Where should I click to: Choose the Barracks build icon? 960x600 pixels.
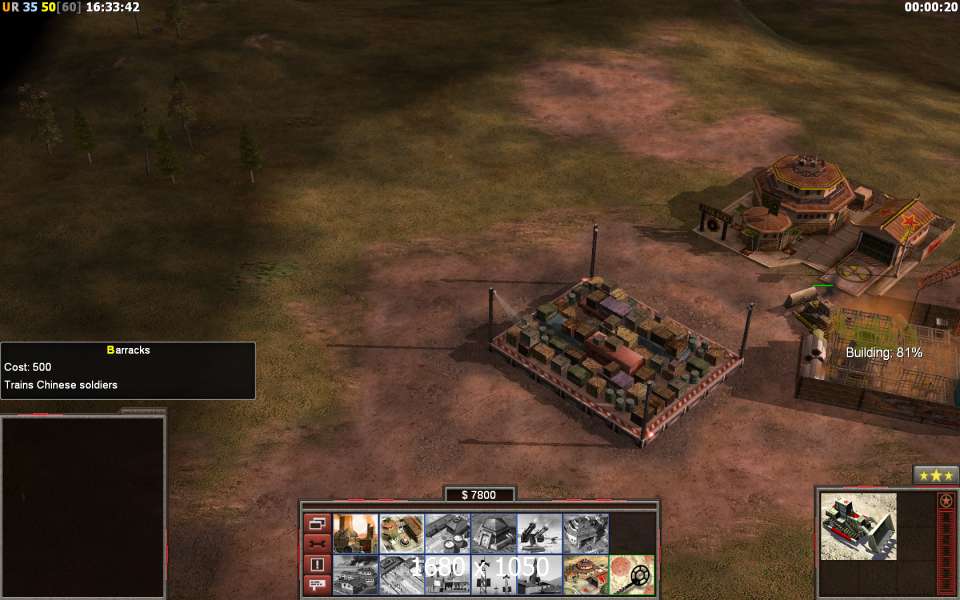click(x=401, y=533)
